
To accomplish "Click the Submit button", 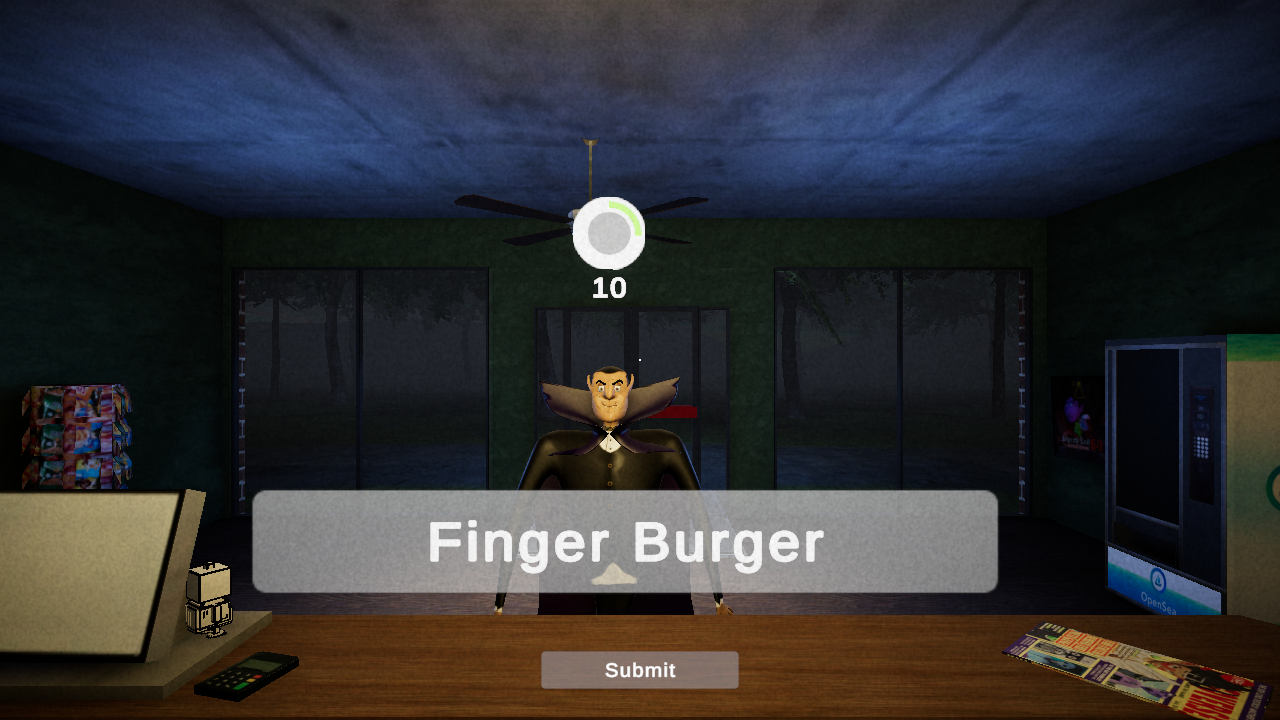I will point(639,670).
